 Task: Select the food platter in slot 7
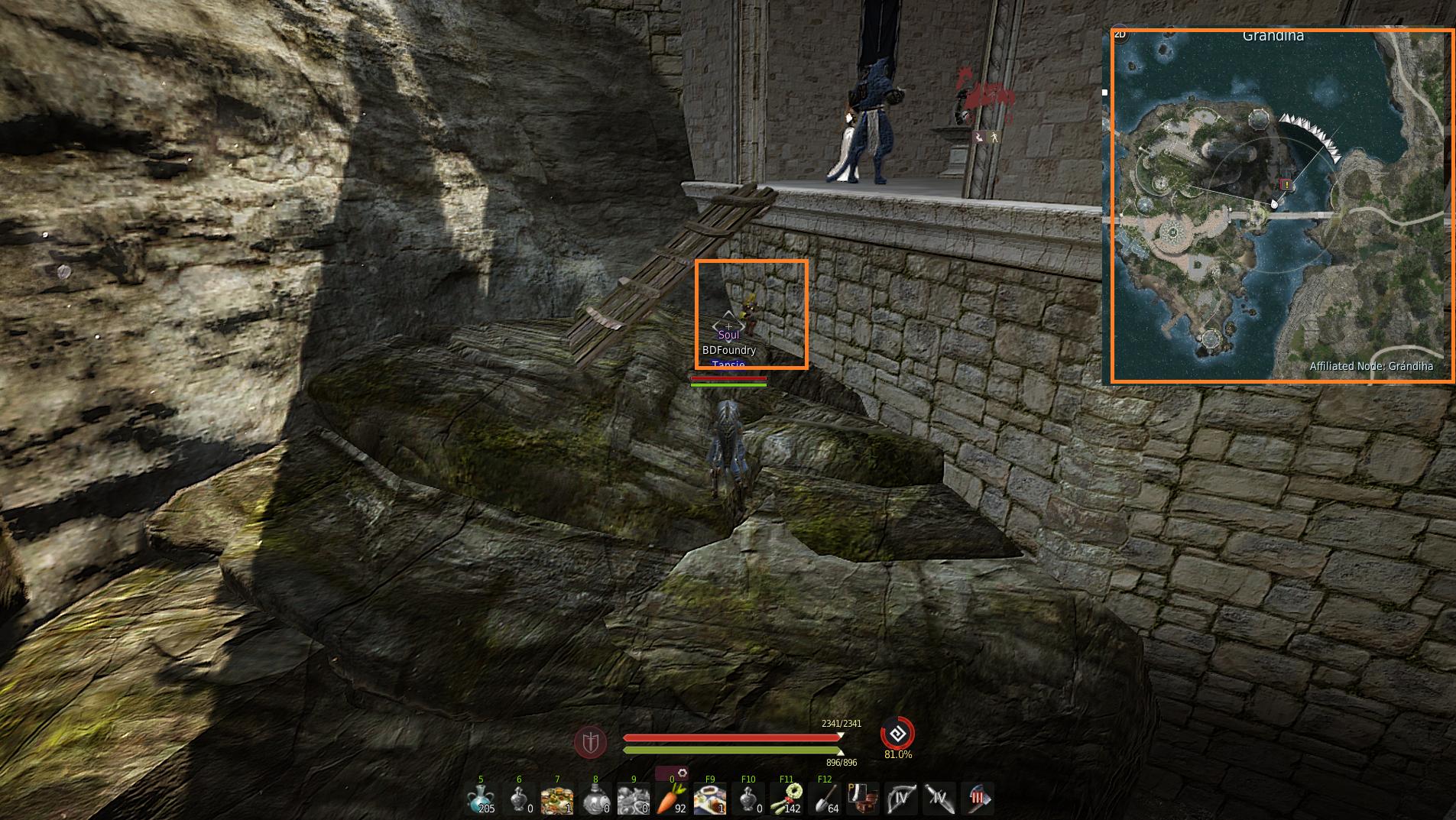tap(557, 799)
